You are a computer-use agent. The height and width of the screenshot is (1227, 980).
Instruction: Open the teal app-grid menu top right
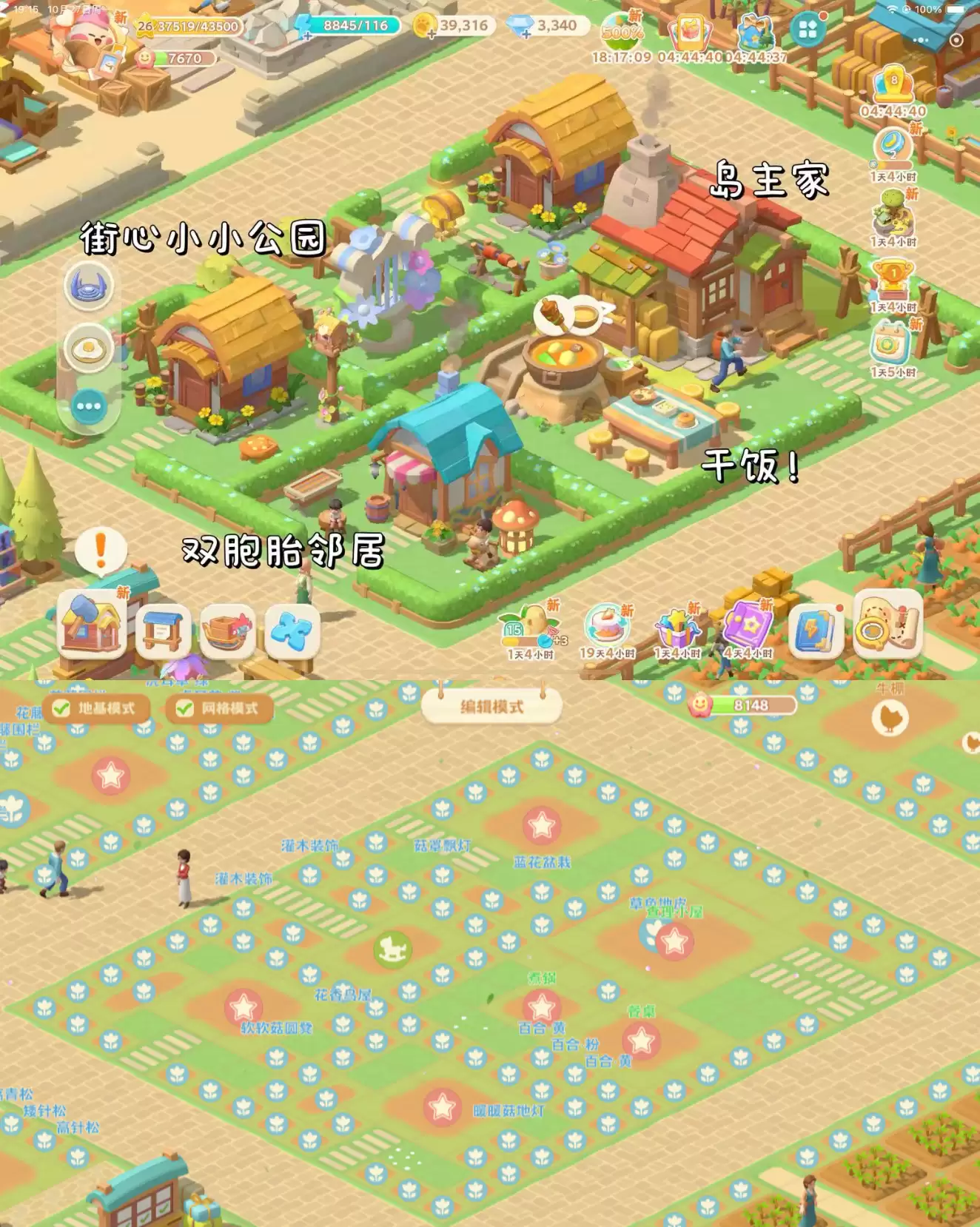pos(807,30)
